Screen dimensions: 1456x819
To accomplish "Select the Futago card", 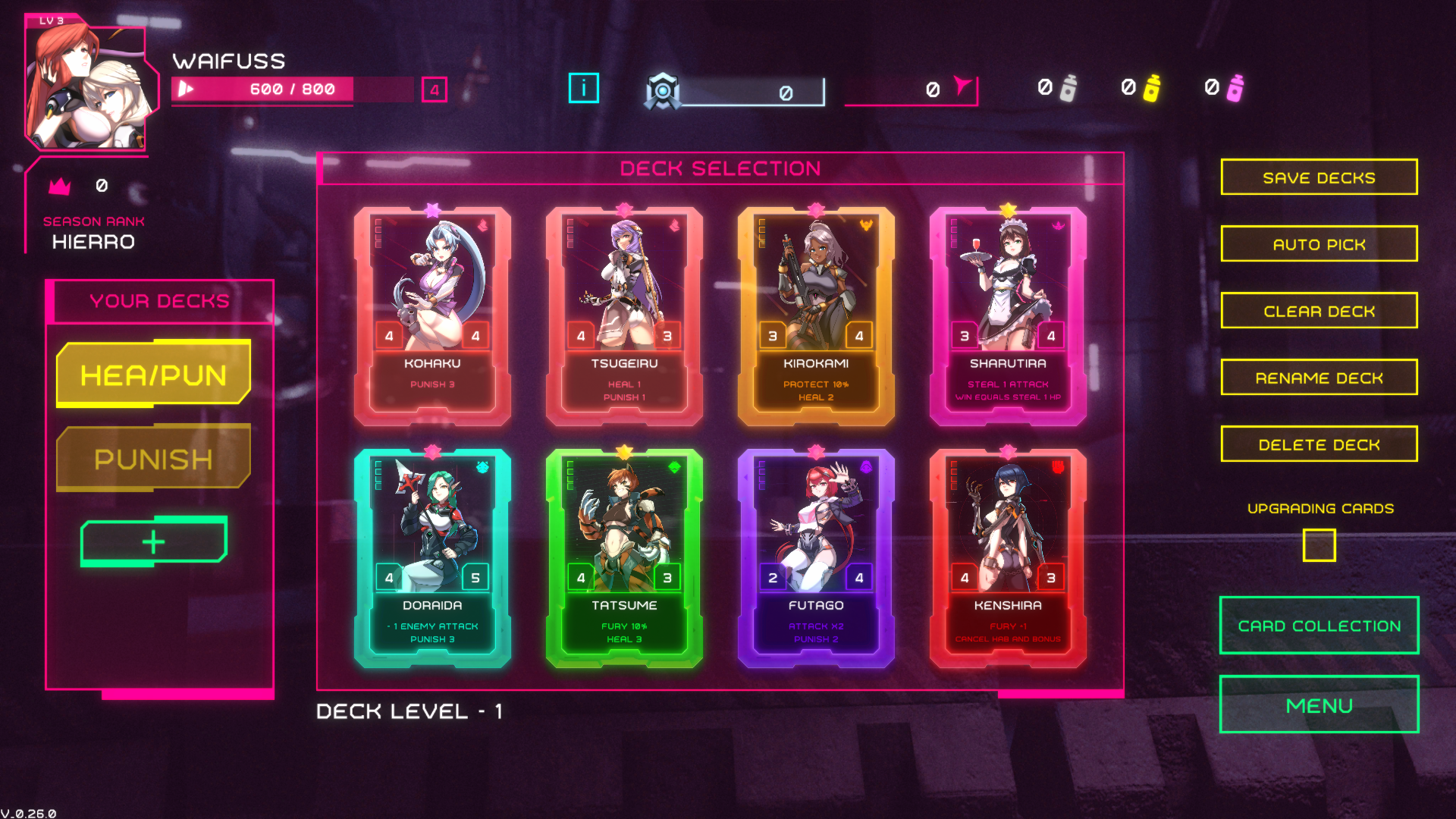I will click(816, 557).
